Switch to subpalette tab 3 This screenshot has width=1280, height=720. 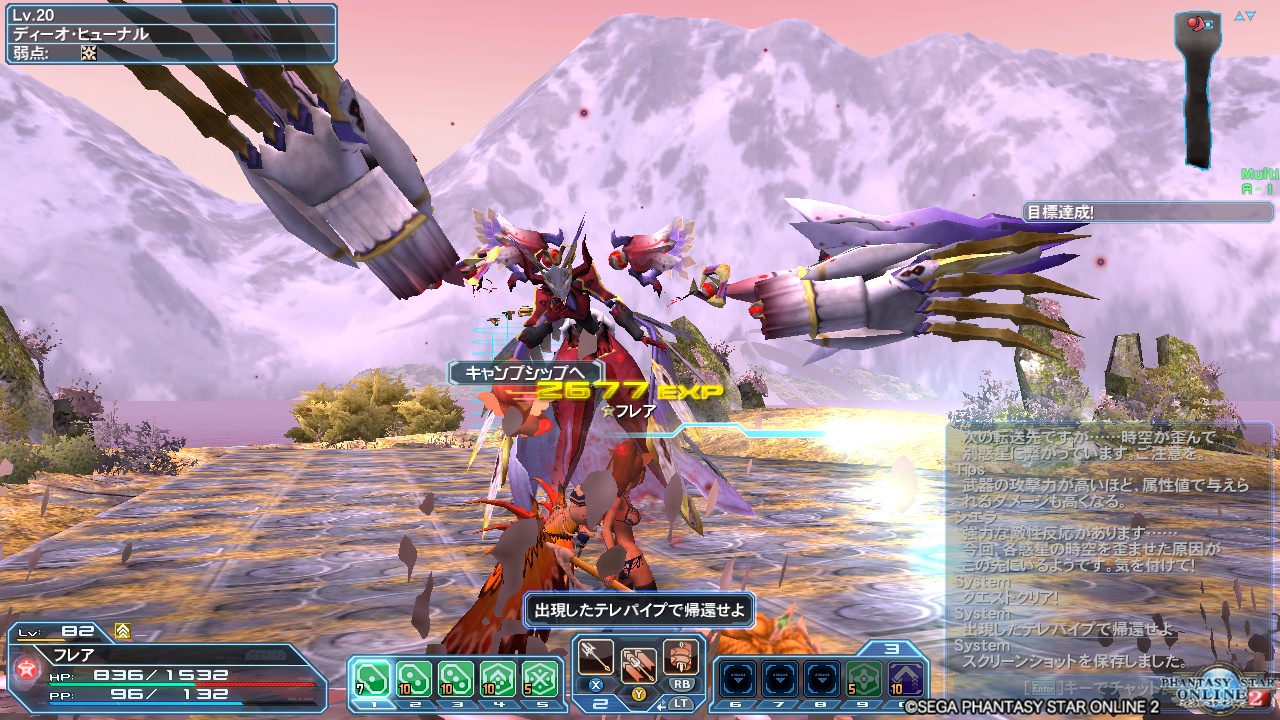pos(894,649)
